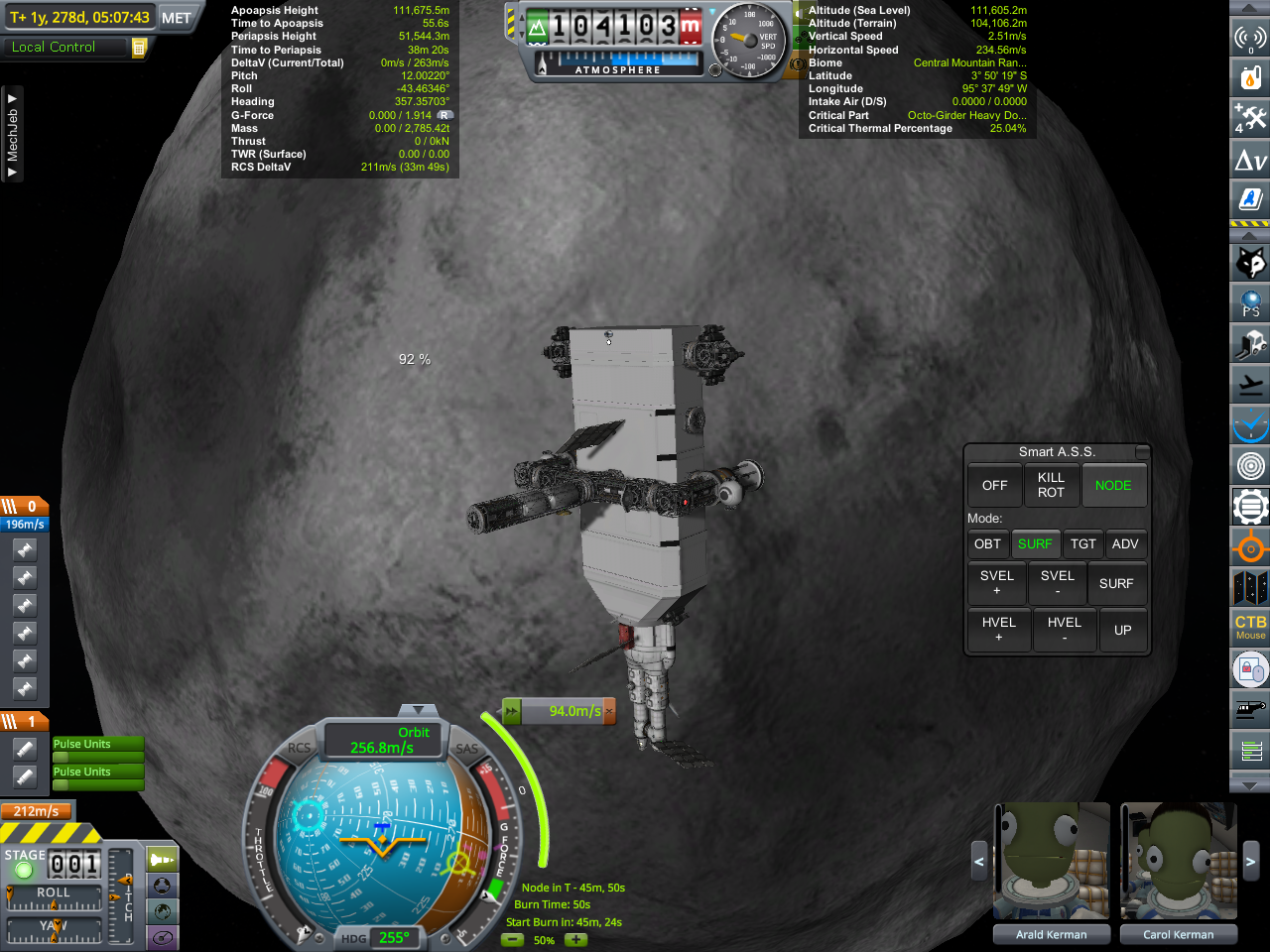Increase warp lead time with plus button
The height and width of the screenshot is (952, 1270).
tap(575, 940)
